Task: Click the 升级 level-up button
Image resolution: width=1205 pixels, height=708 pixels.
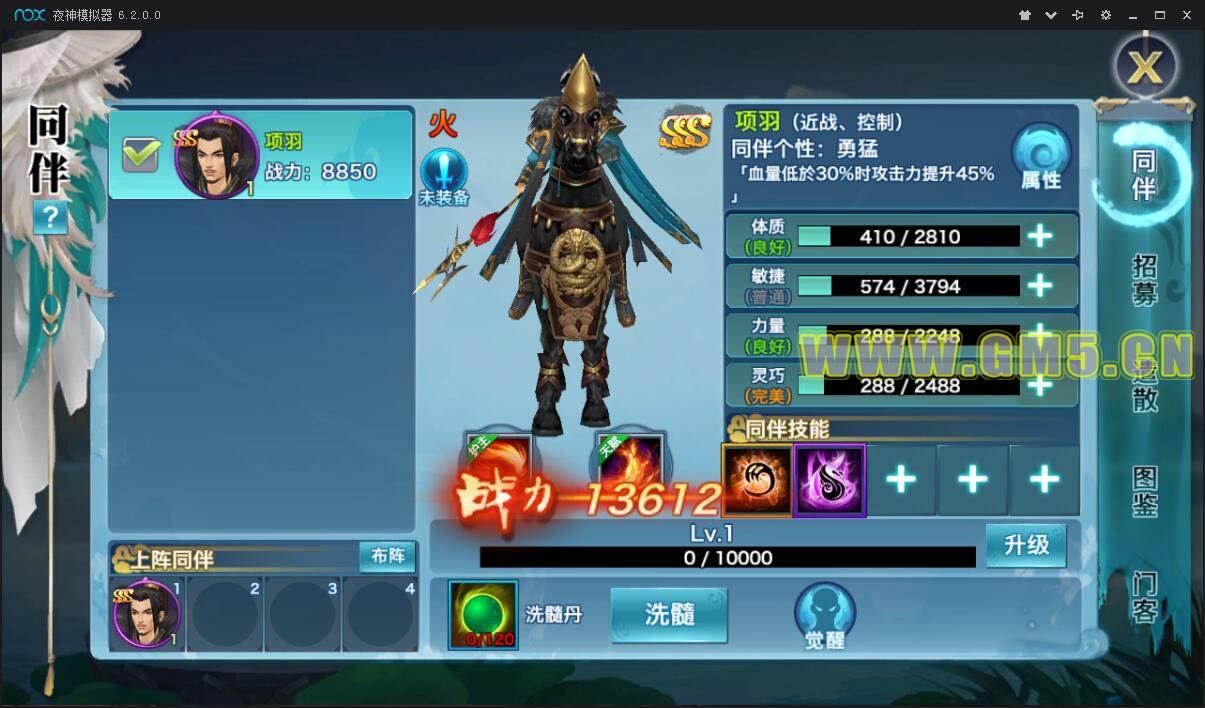Action: click(1026, 546)
